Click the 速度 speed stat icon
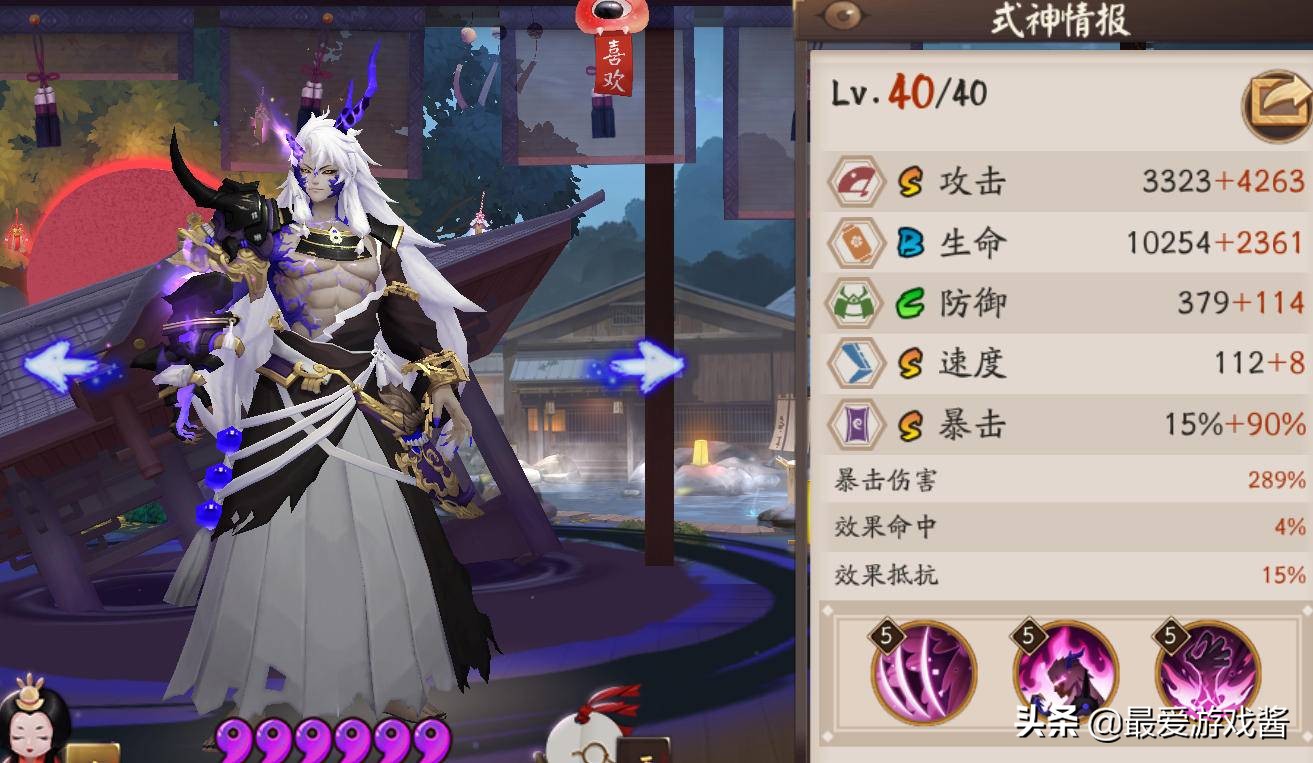 pos(855,363)
